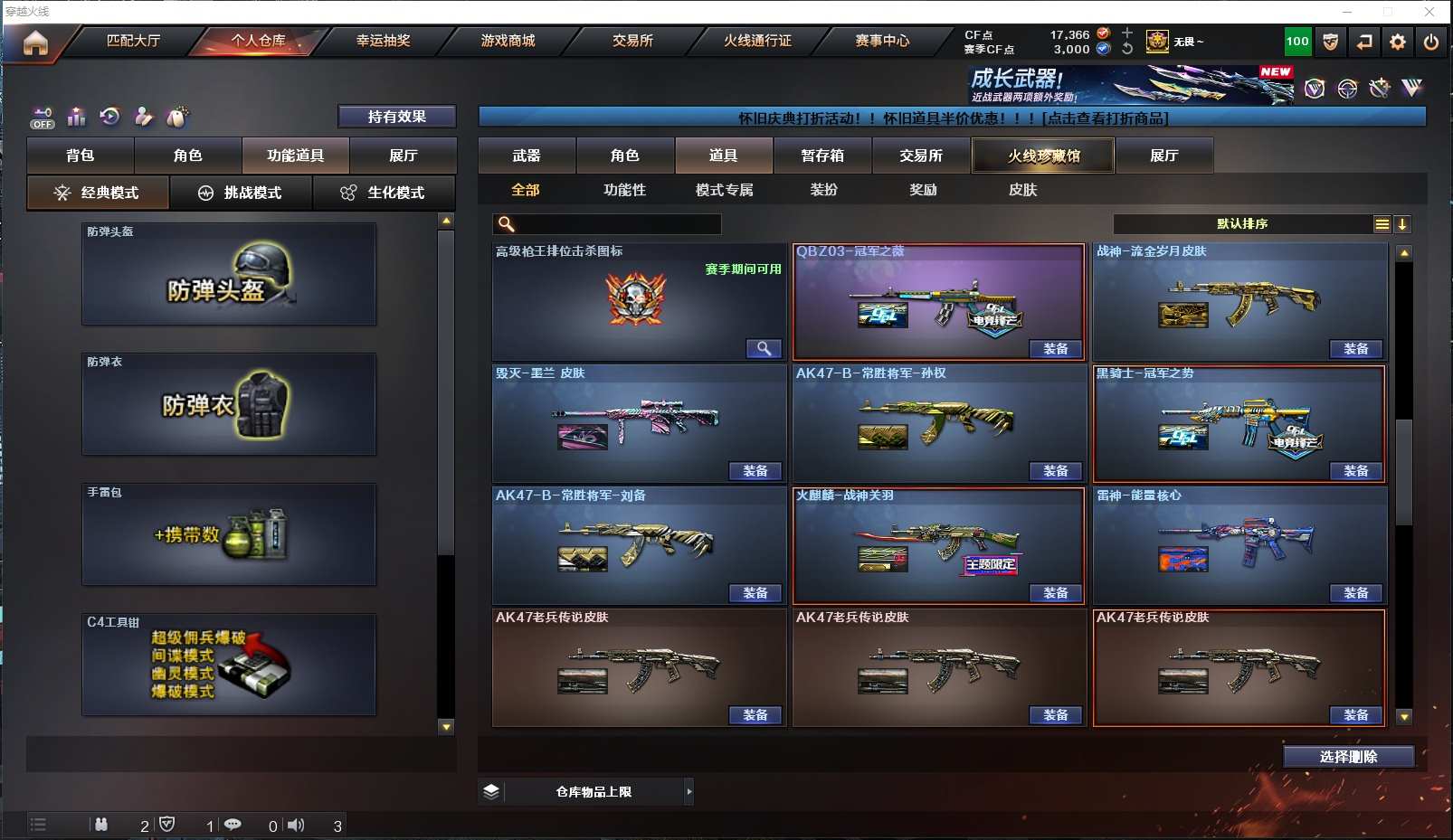Filter items by 皮肤 skins
The height and width of the screenshot is (840, 1453).
(1022, 190)
